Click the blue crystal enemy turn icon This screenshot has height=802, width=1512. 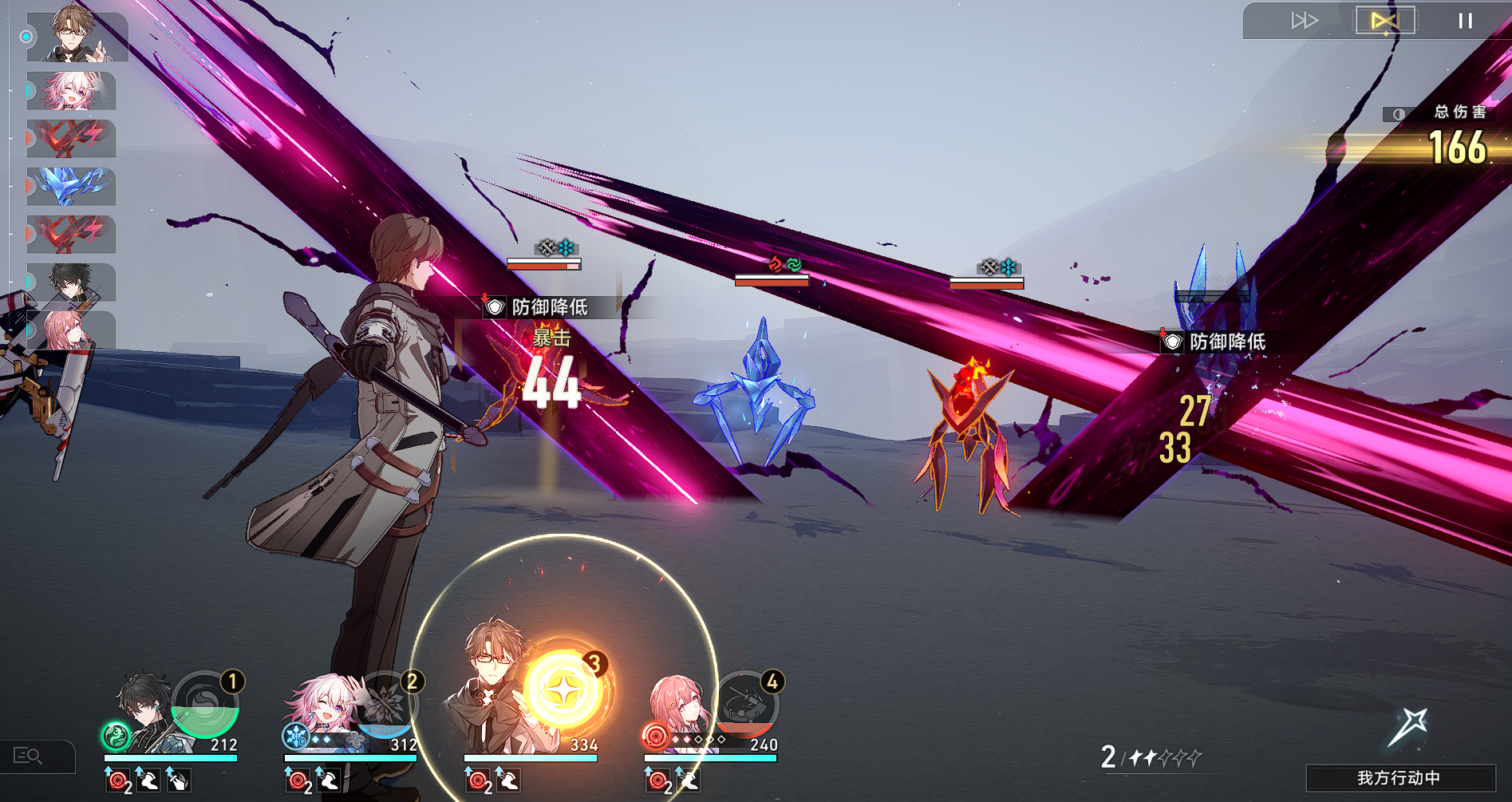[x=72, y=186]
